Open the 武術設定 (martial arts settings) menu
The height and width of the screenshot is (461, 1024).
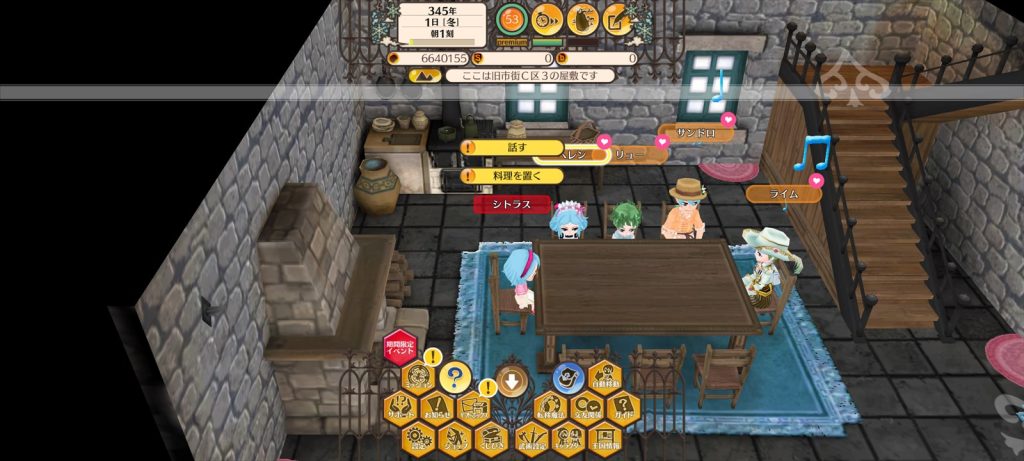(530, 437)
